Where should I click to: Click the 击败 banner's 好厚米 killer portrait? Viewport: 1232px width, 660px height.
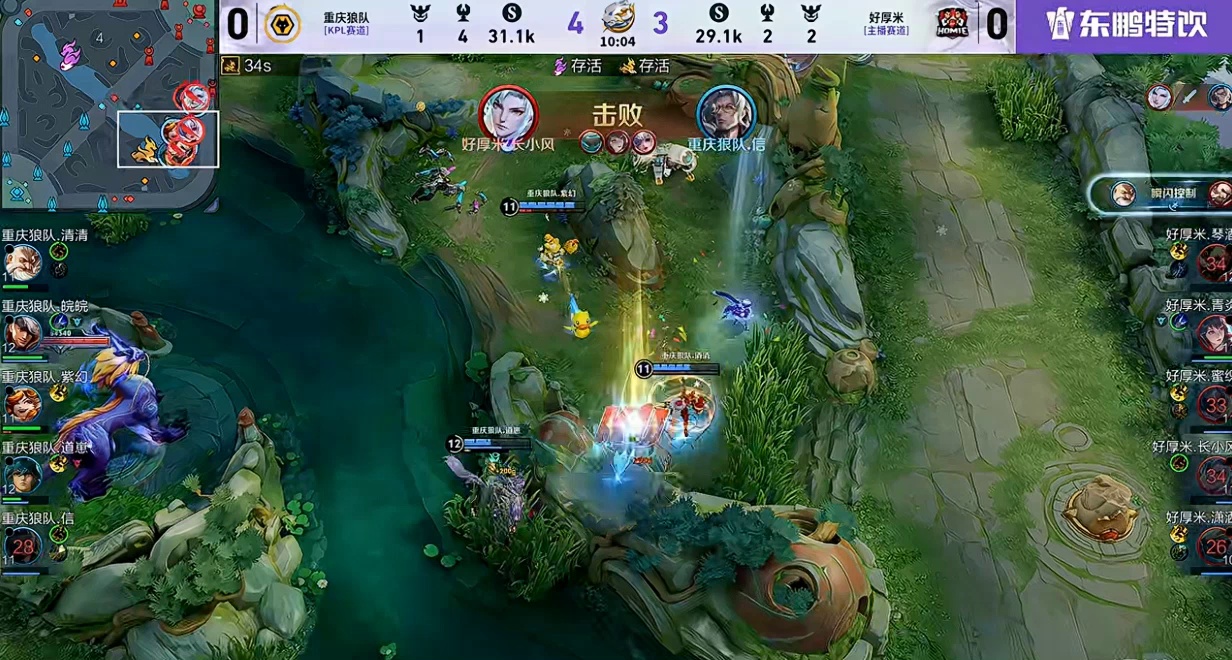[508, 112]
